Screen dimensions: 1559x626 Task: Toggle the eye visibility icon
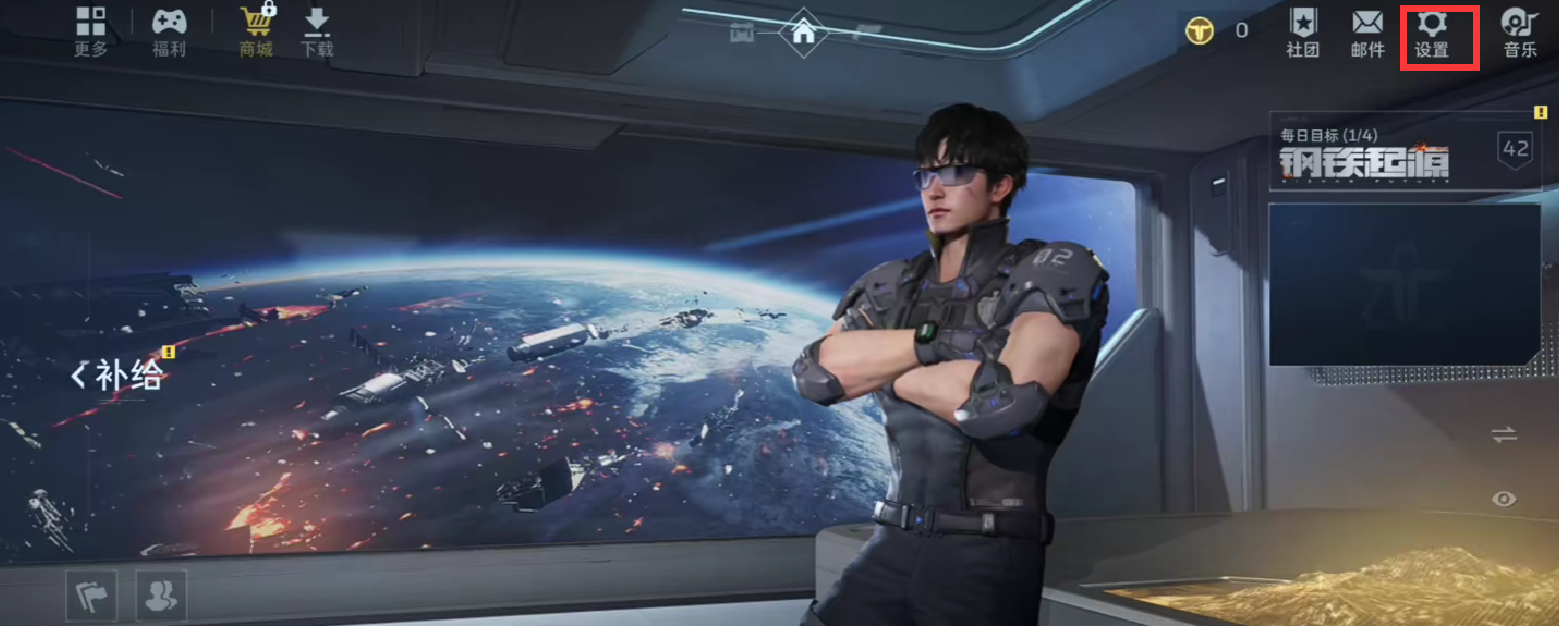(x=1504, y=498)
